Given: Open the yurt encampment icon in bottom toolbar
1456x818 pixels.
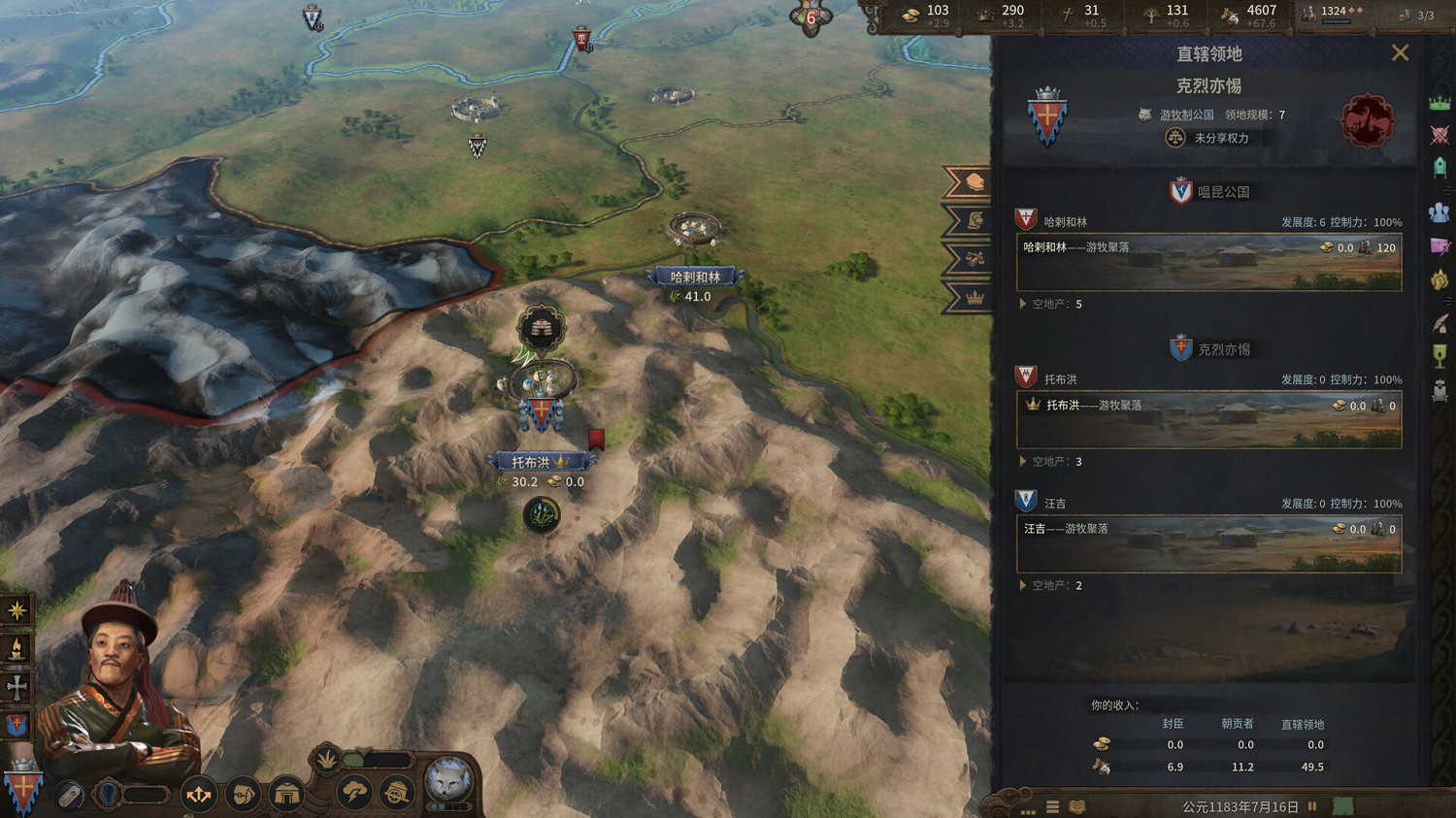Looking at the screenshot, I should (287, 793).
